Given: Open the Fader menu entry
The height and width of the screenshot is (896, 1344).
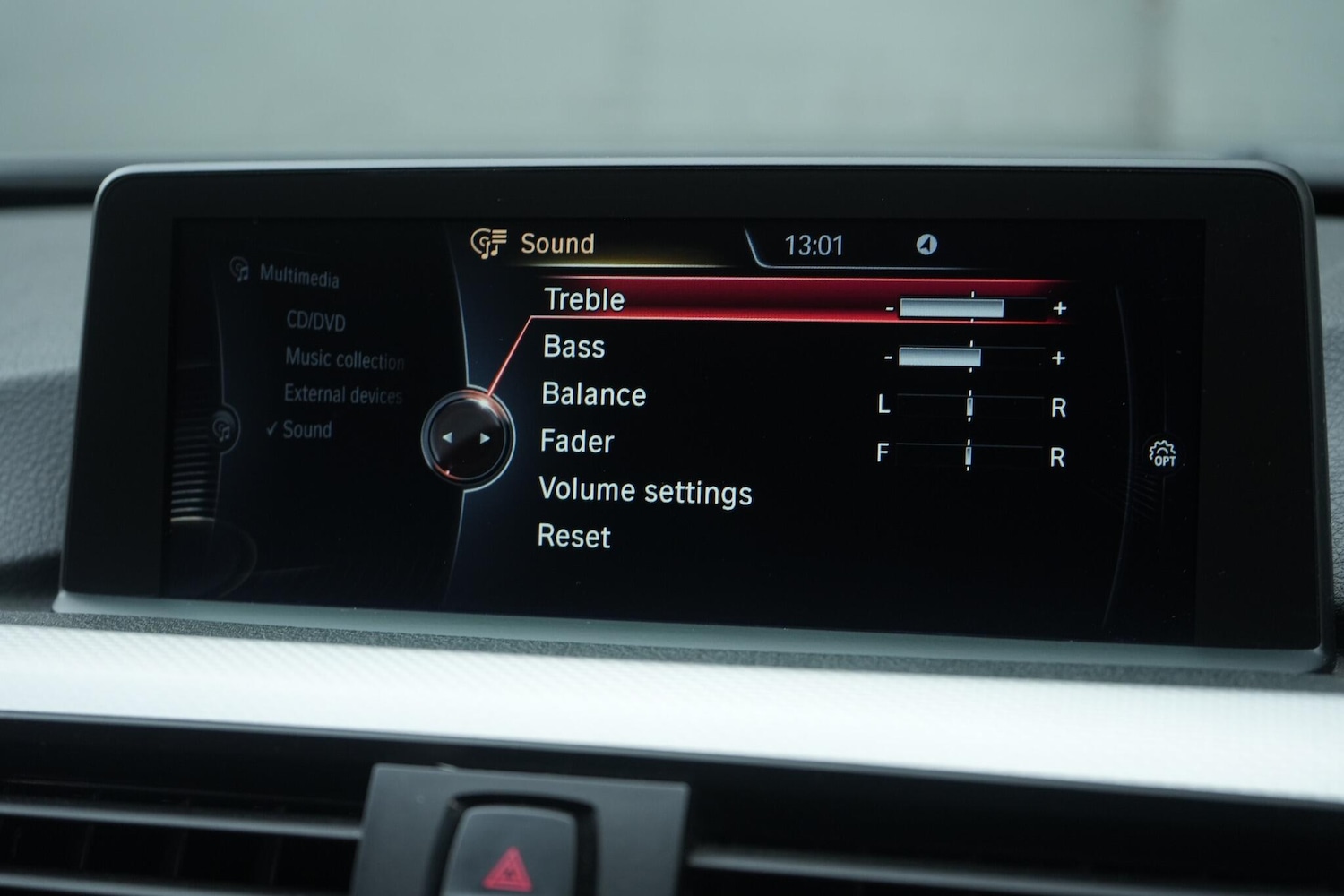Looking at the screenshot, I should 577,441.
